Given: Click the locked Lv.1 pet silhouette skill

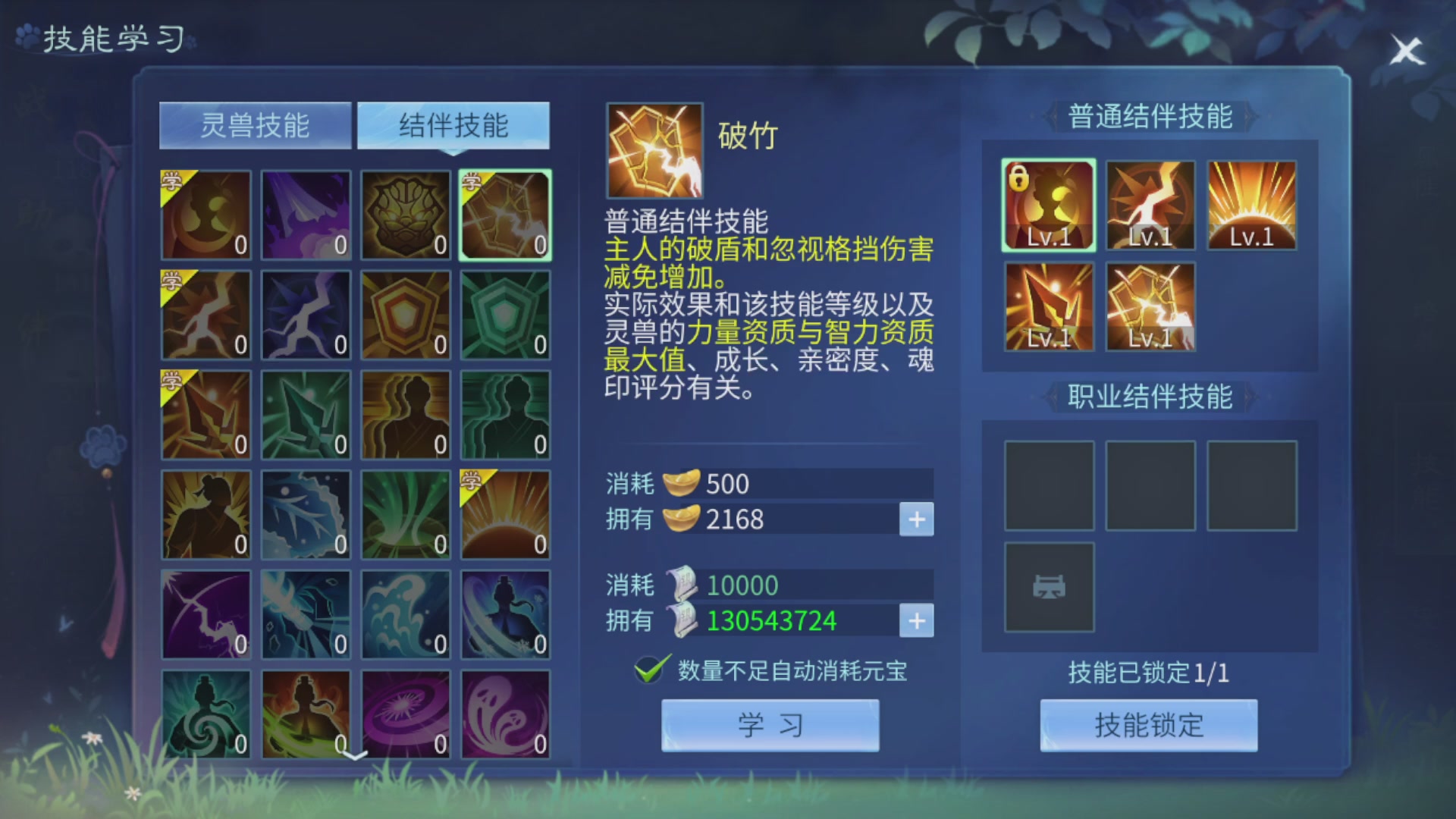Looking at the screenshot, I should [1049, 205].
